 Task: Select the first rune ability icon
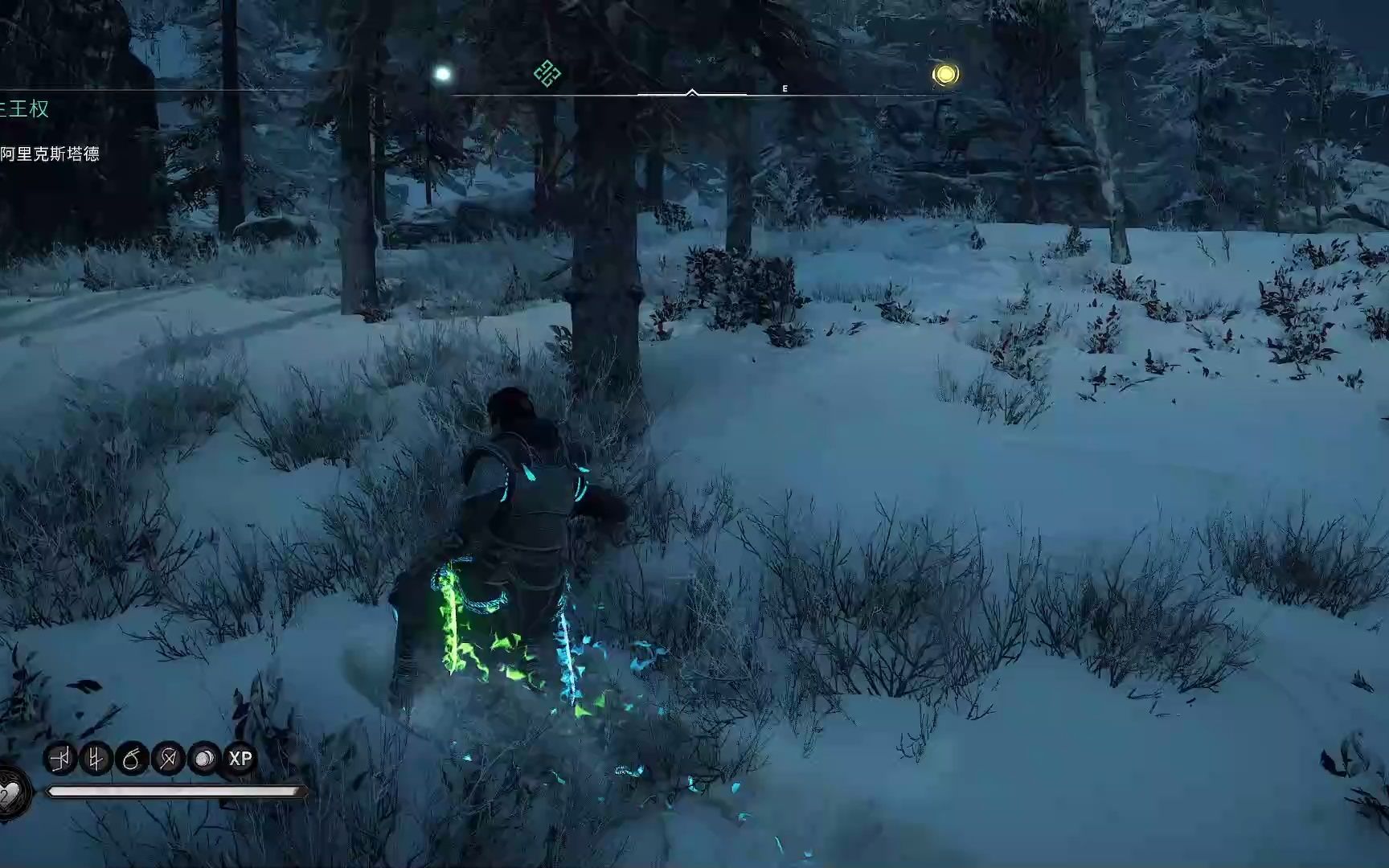pos(59,759)
